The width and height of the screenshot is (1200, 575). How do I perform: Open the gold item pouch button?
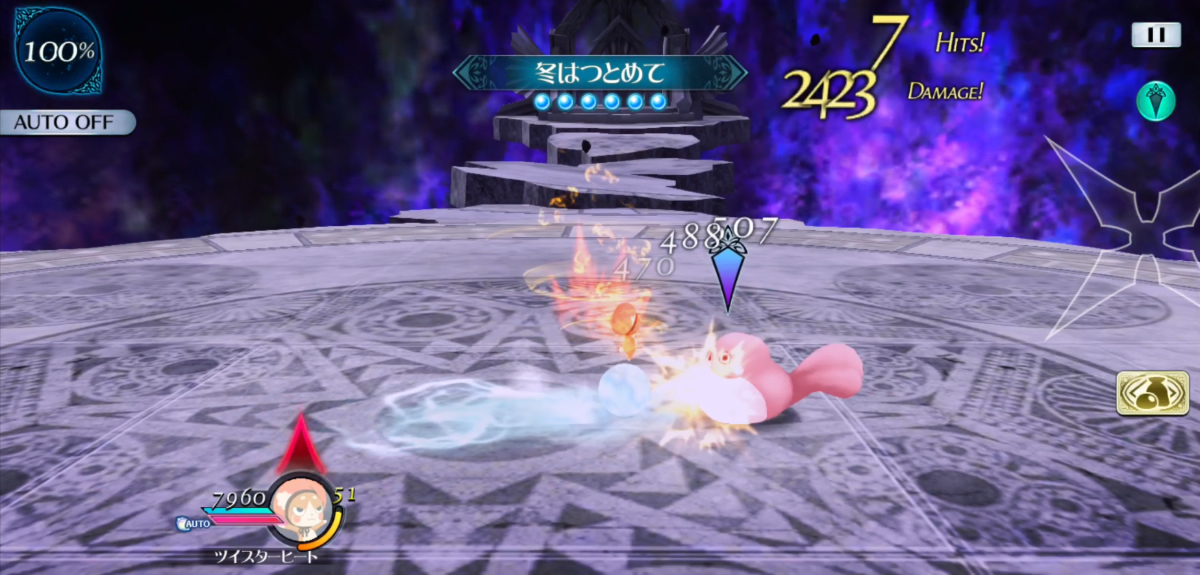[x=1145, y=393]
